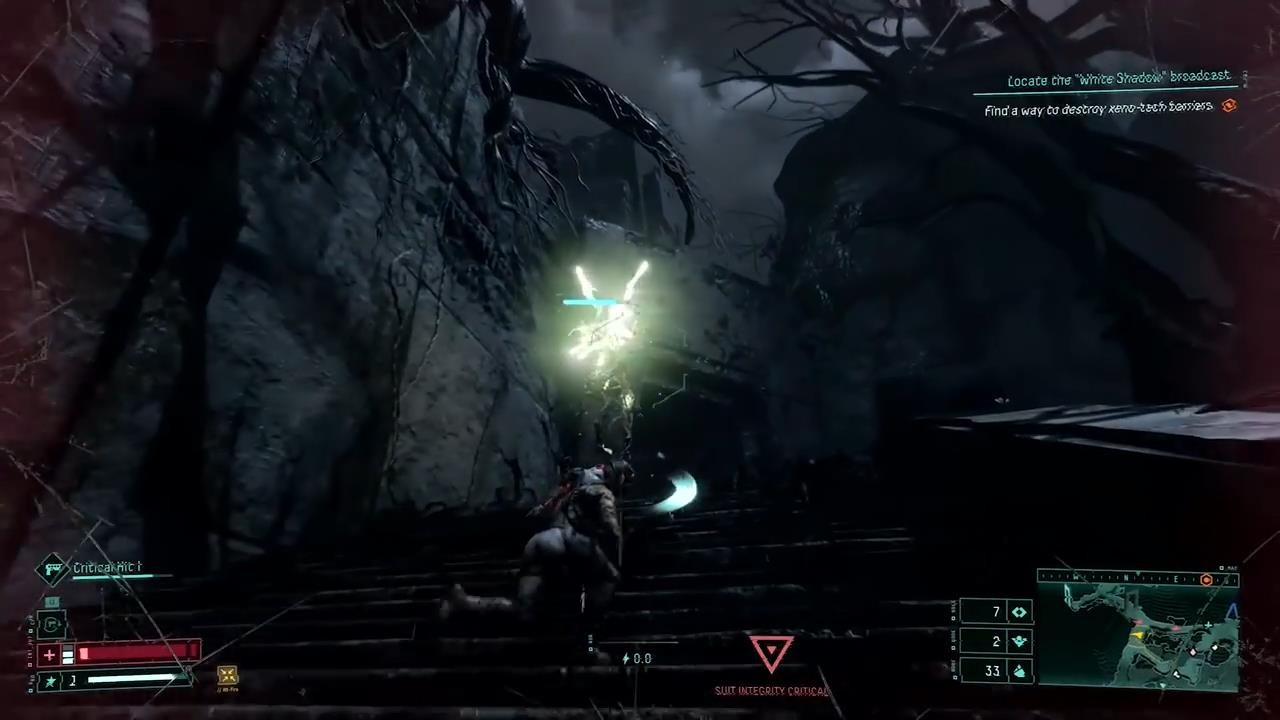1280x720 pixels.
Task: Select the "White Shadow" broadcast objective title
Action: 1118,80
